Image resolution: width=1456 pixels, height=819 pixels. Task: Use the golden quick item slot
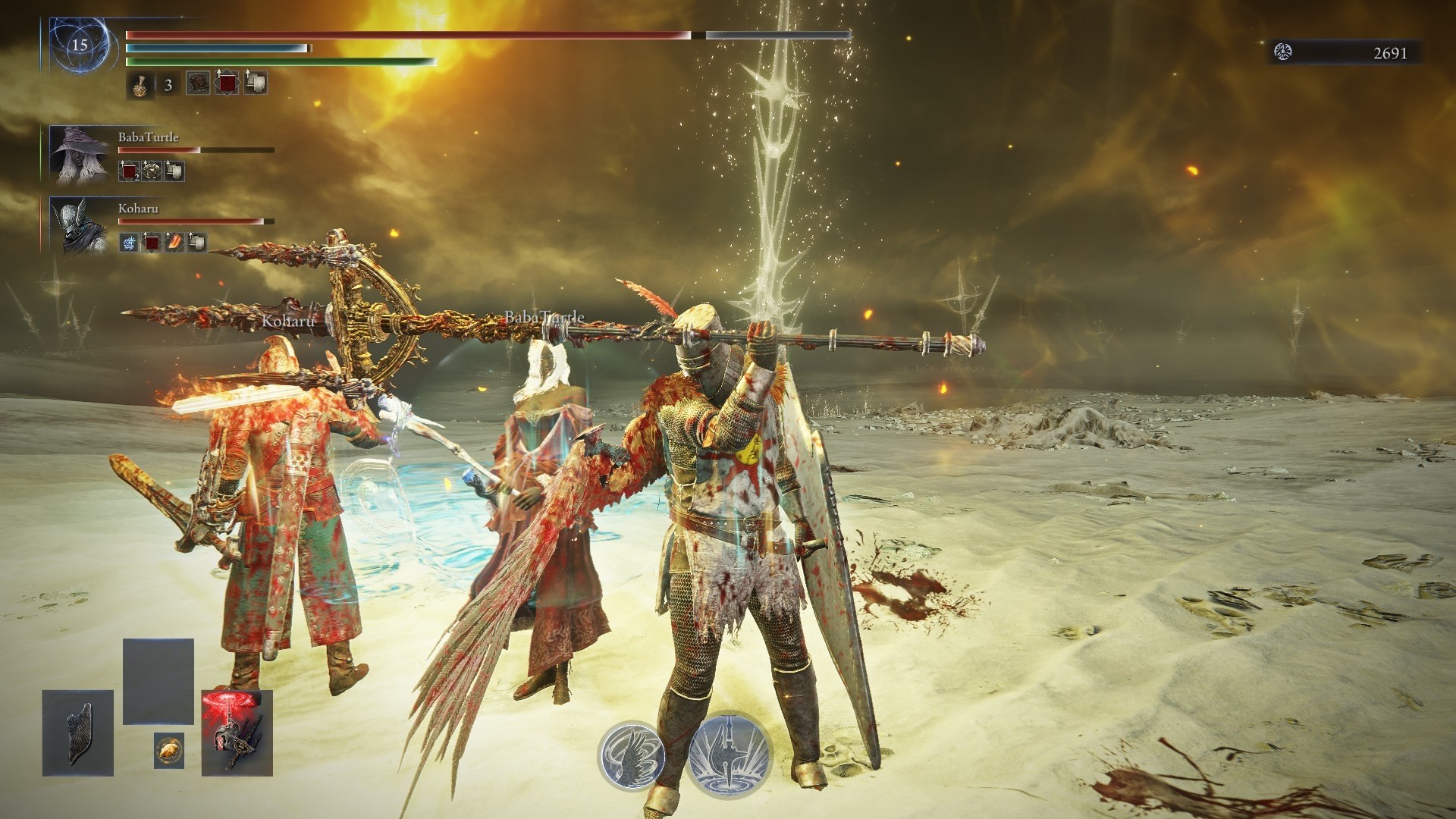pyautogui.click(x=168, y=751)
